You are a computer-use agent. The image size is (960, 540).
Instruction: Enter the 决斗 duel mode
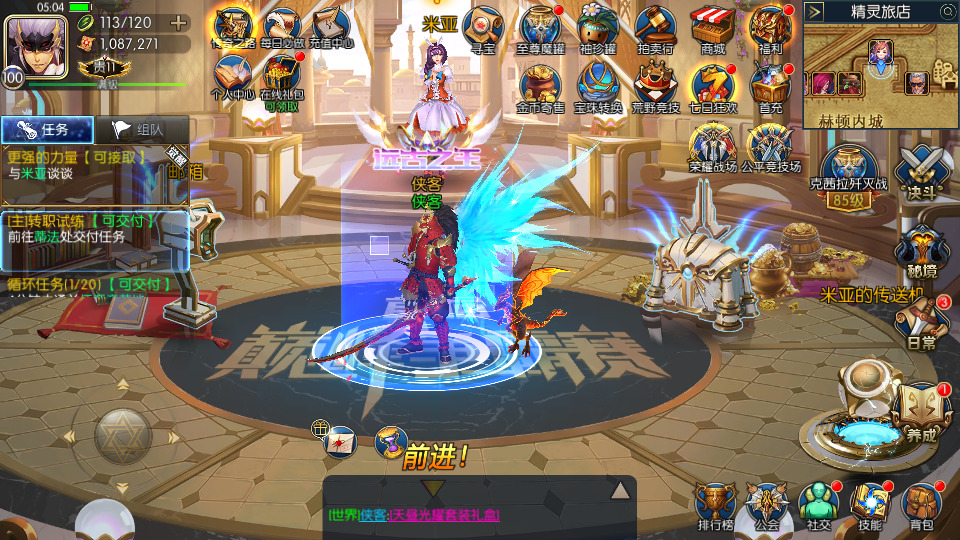tap(921, 169)
